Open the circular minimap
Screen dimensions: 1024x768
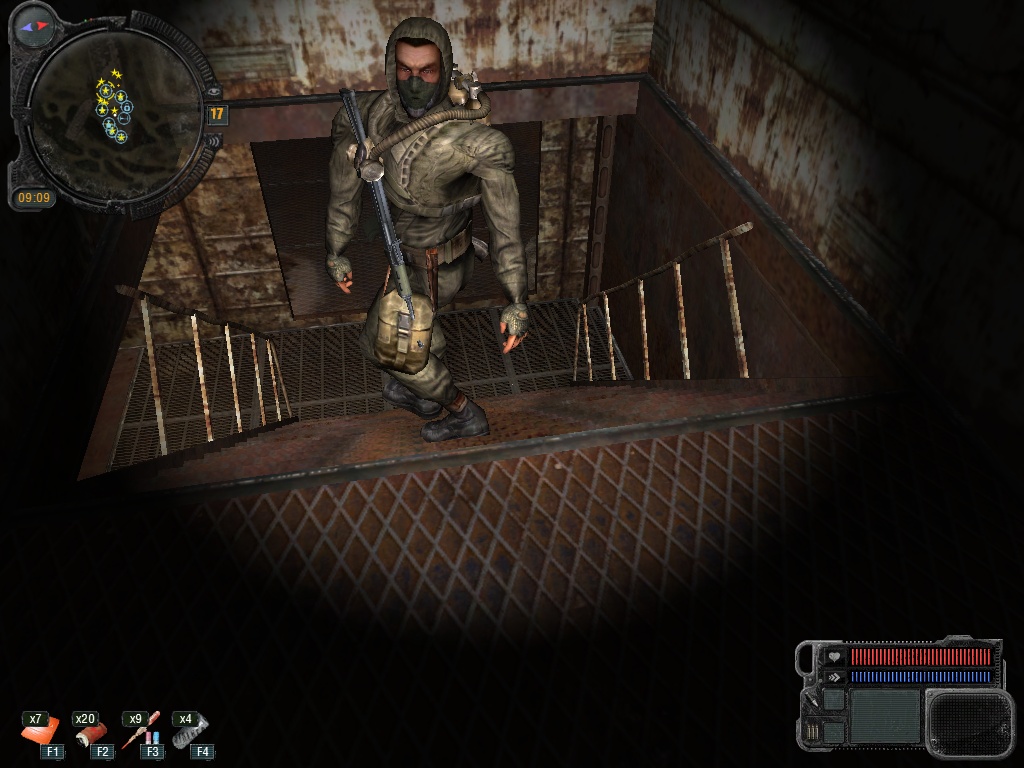pos(112,112)
